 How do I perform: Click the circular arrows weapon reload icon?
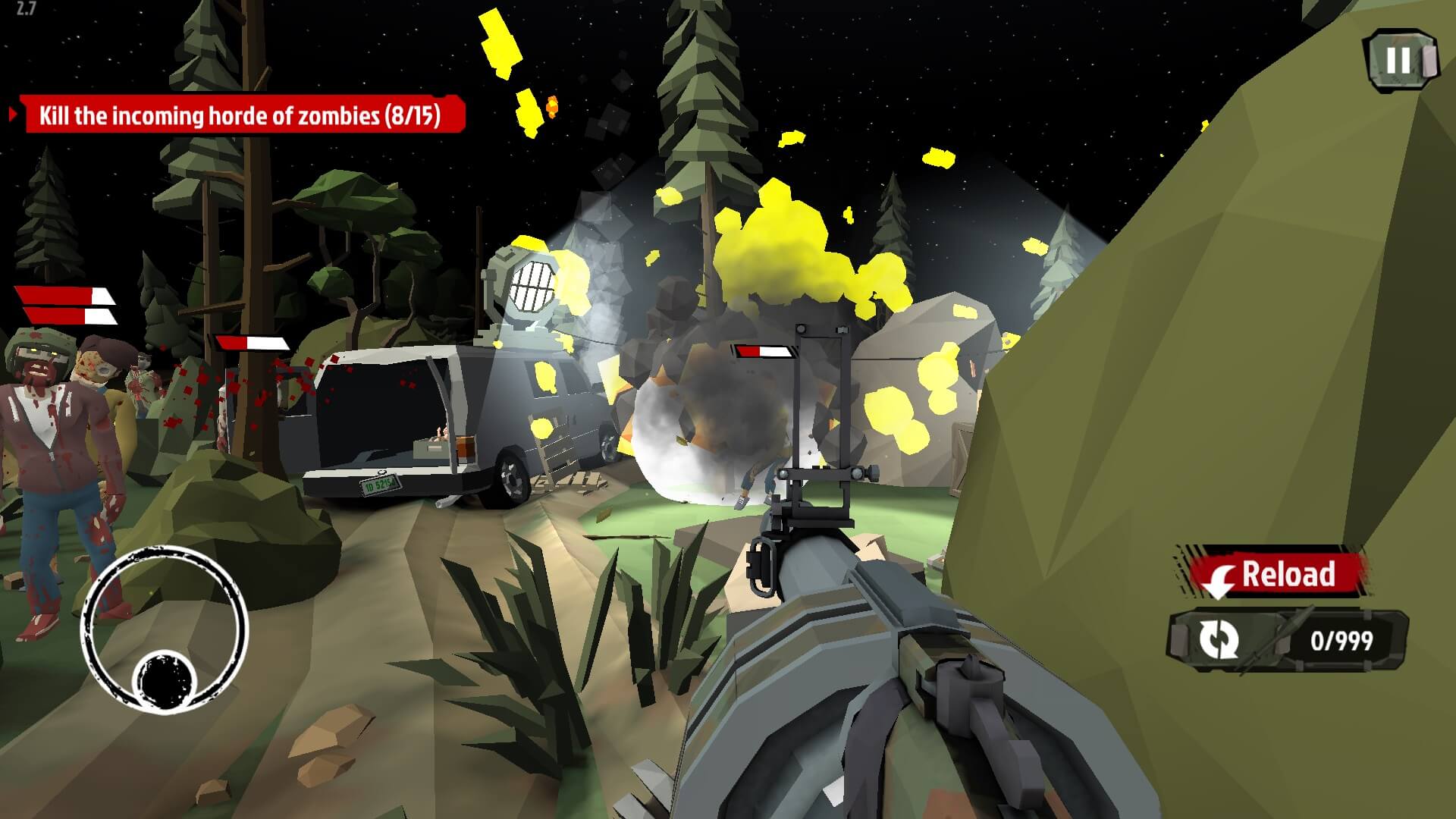(1219, 639)
